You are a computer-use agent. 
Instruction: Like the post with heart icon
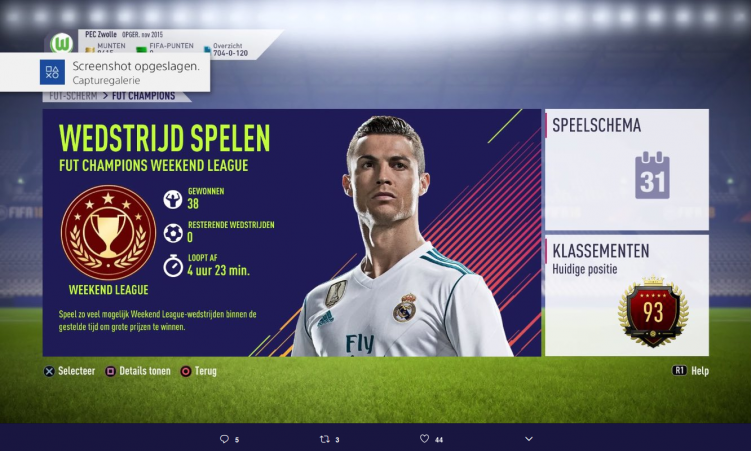(x=424, y=439)
